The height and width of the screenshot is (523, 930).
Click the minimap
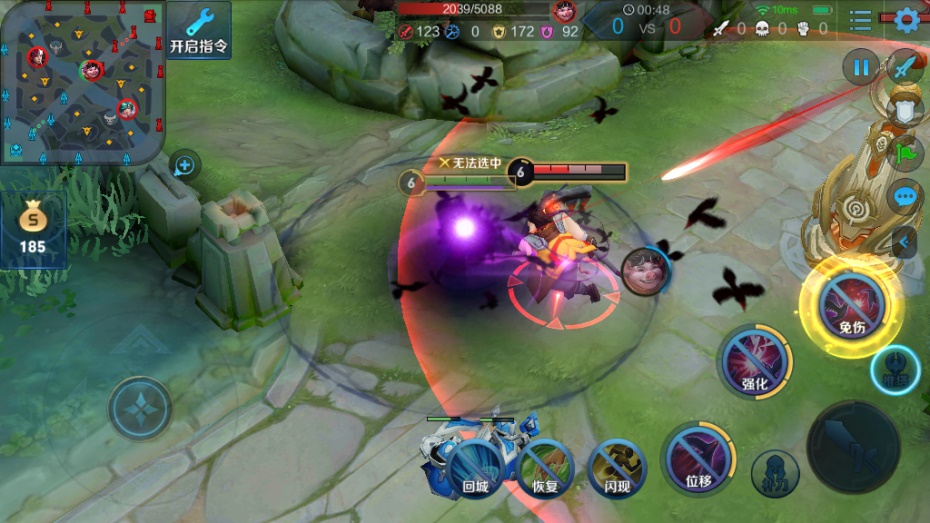point(81,80)
